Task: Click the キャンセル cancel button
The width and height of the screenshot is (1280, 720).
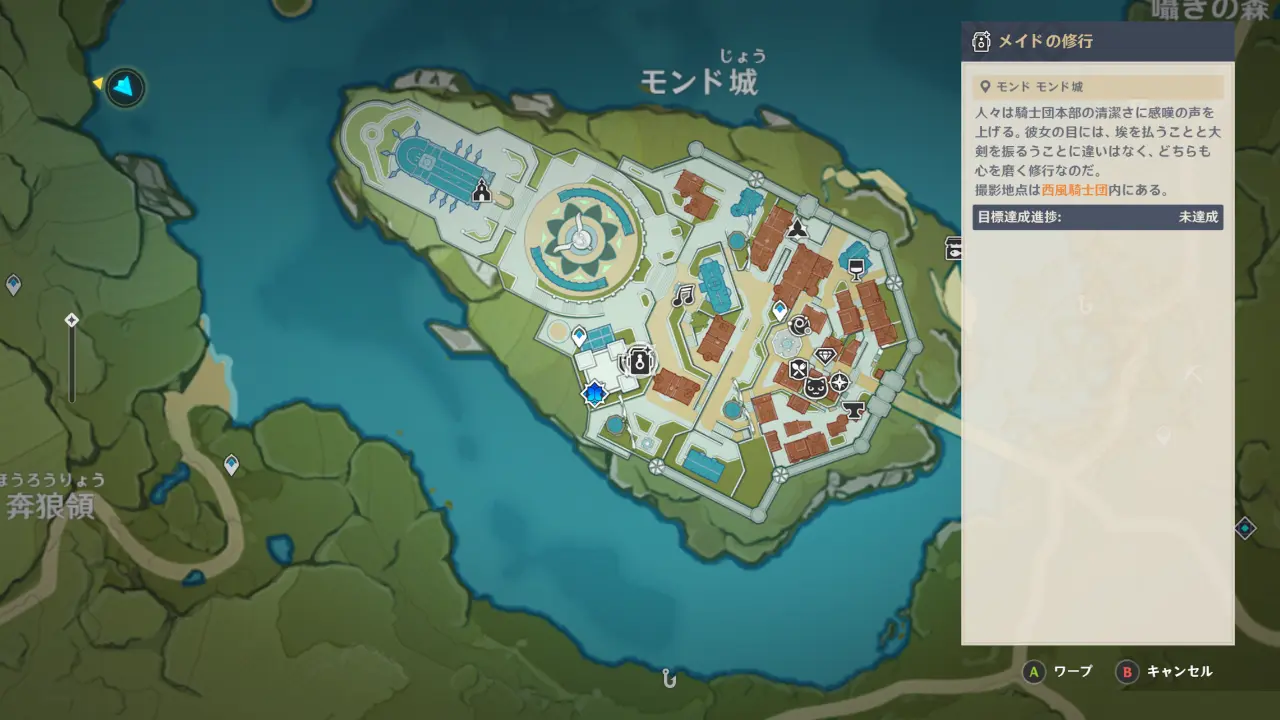Action: point(1166,672)
